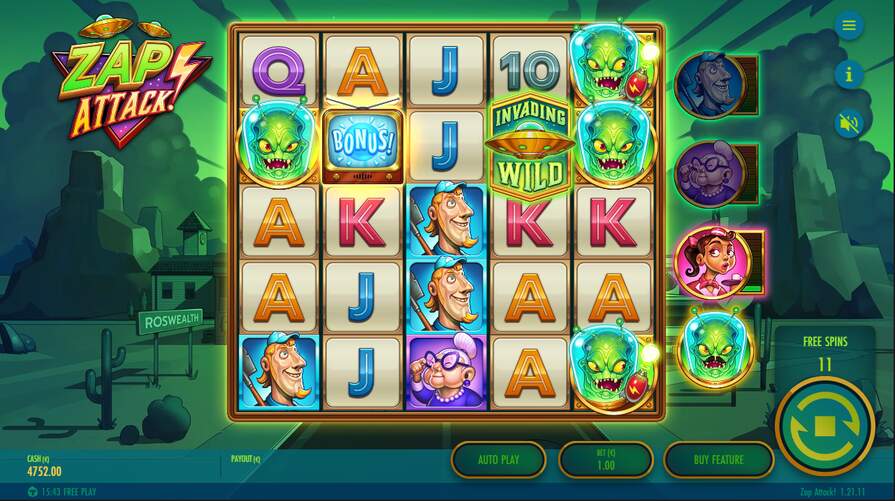Image resolution: width=895 pixels, height=501 pixels.
Task: Open the Bet amount selector
Action: 605,460
